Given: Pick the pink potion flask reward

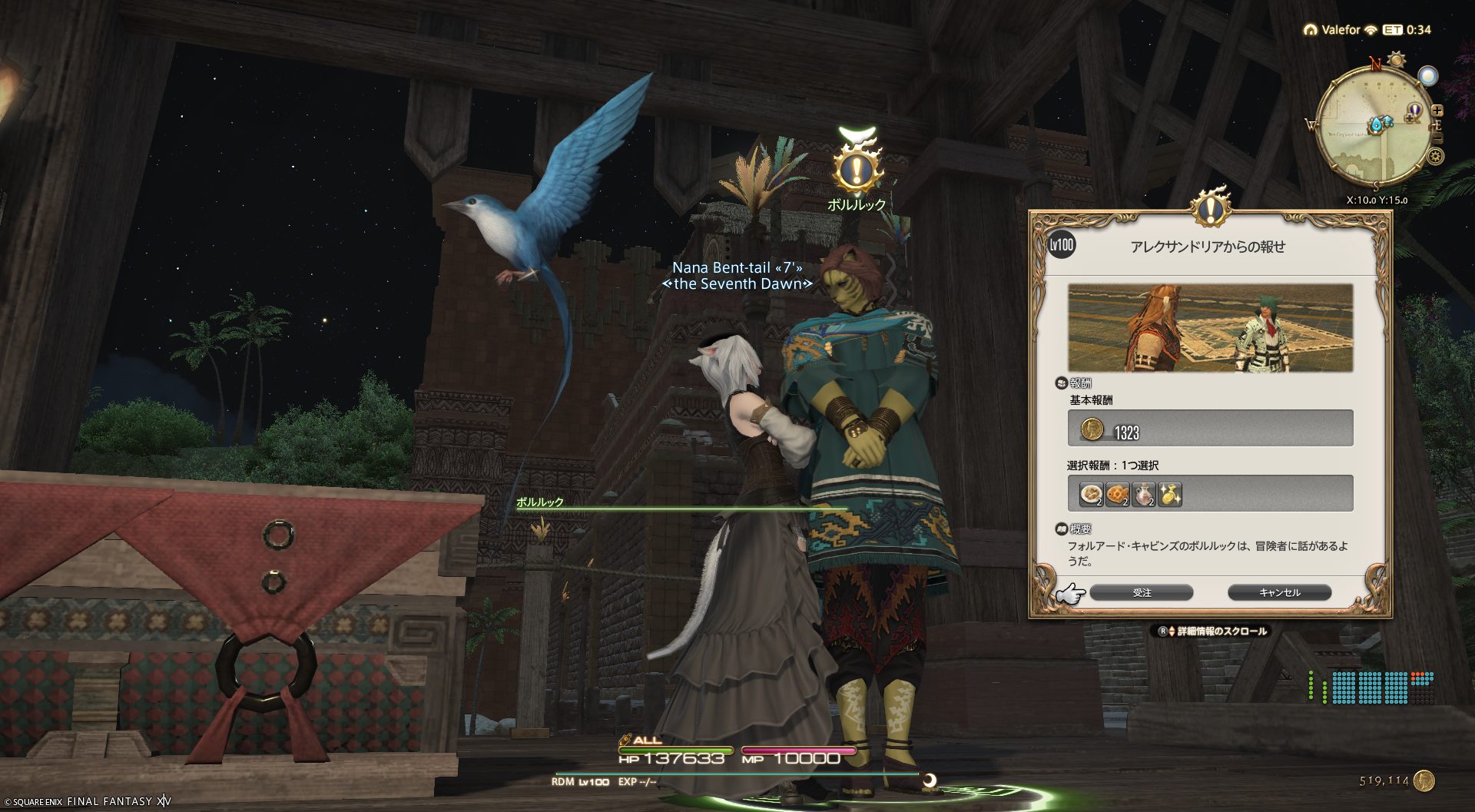Looking at the screenshot, I should [x=1144, y=494].
